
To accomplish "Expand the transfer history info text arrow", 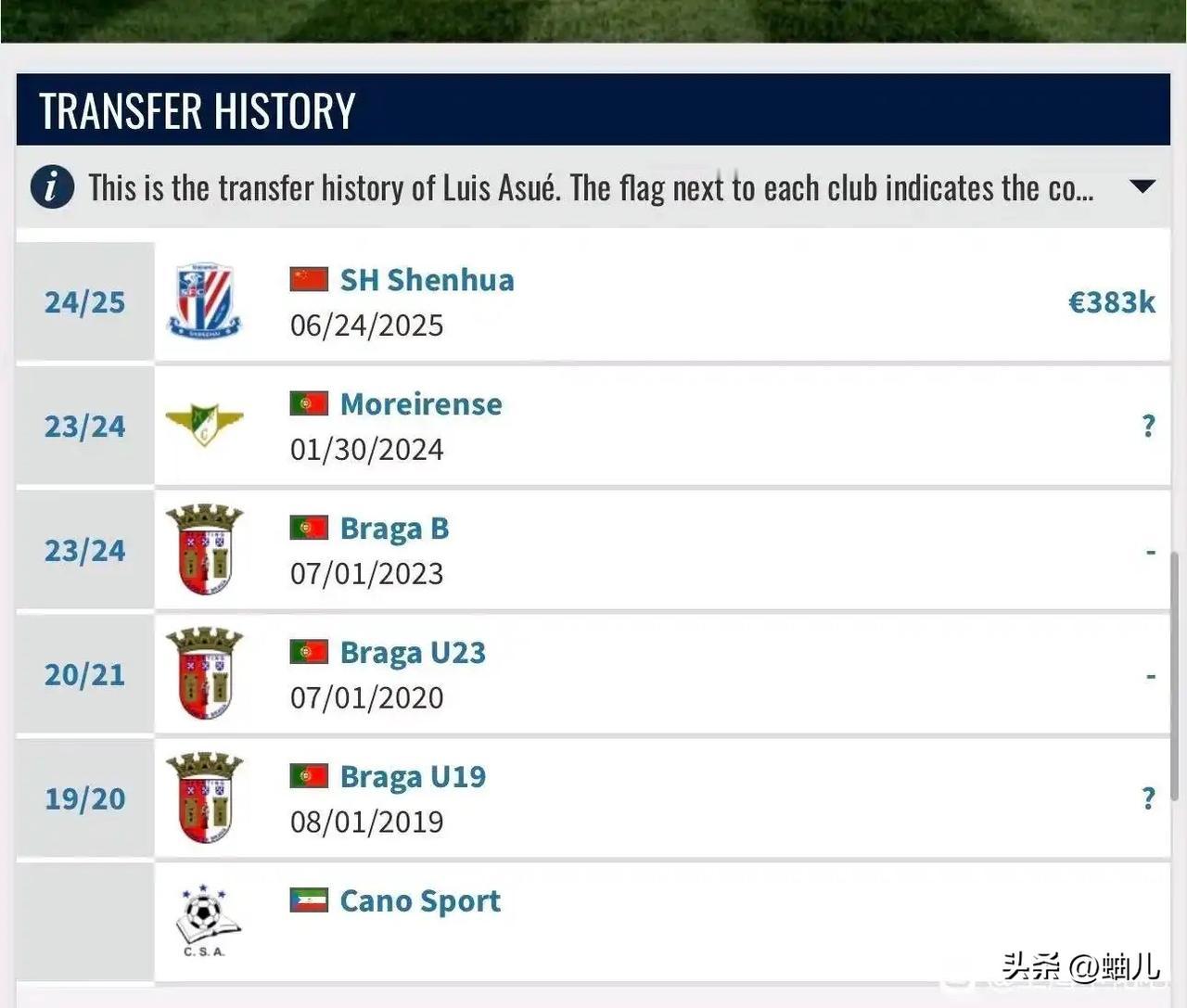I will coord(1142,186).
